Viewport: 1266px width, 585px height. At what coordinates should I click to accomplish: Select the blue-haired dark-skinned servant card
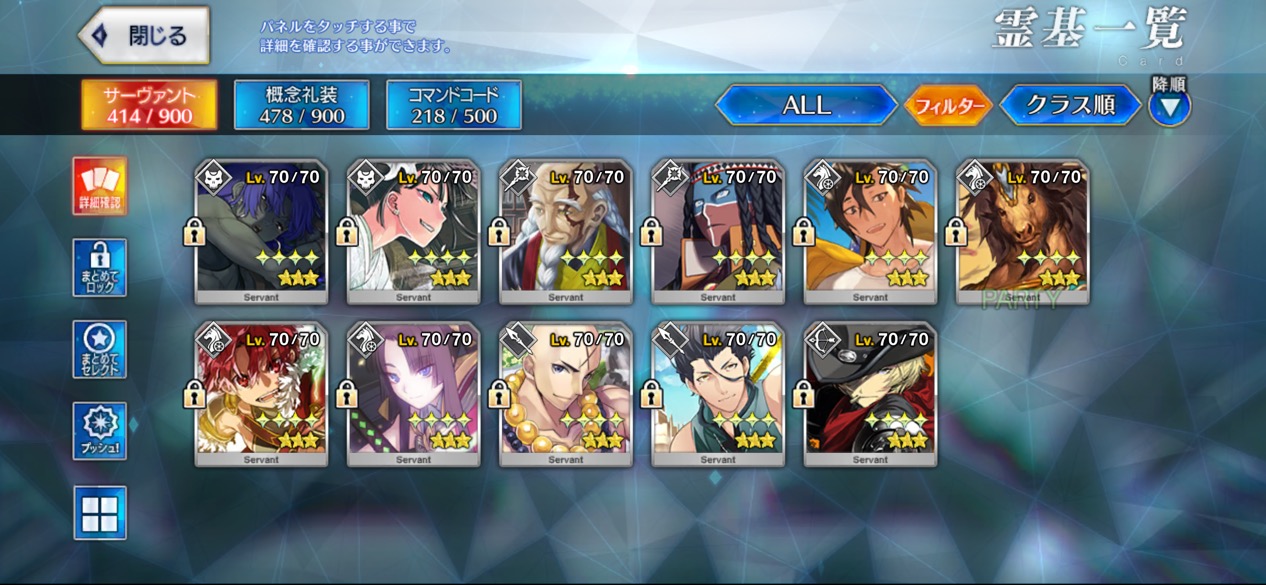pos(261,231)
